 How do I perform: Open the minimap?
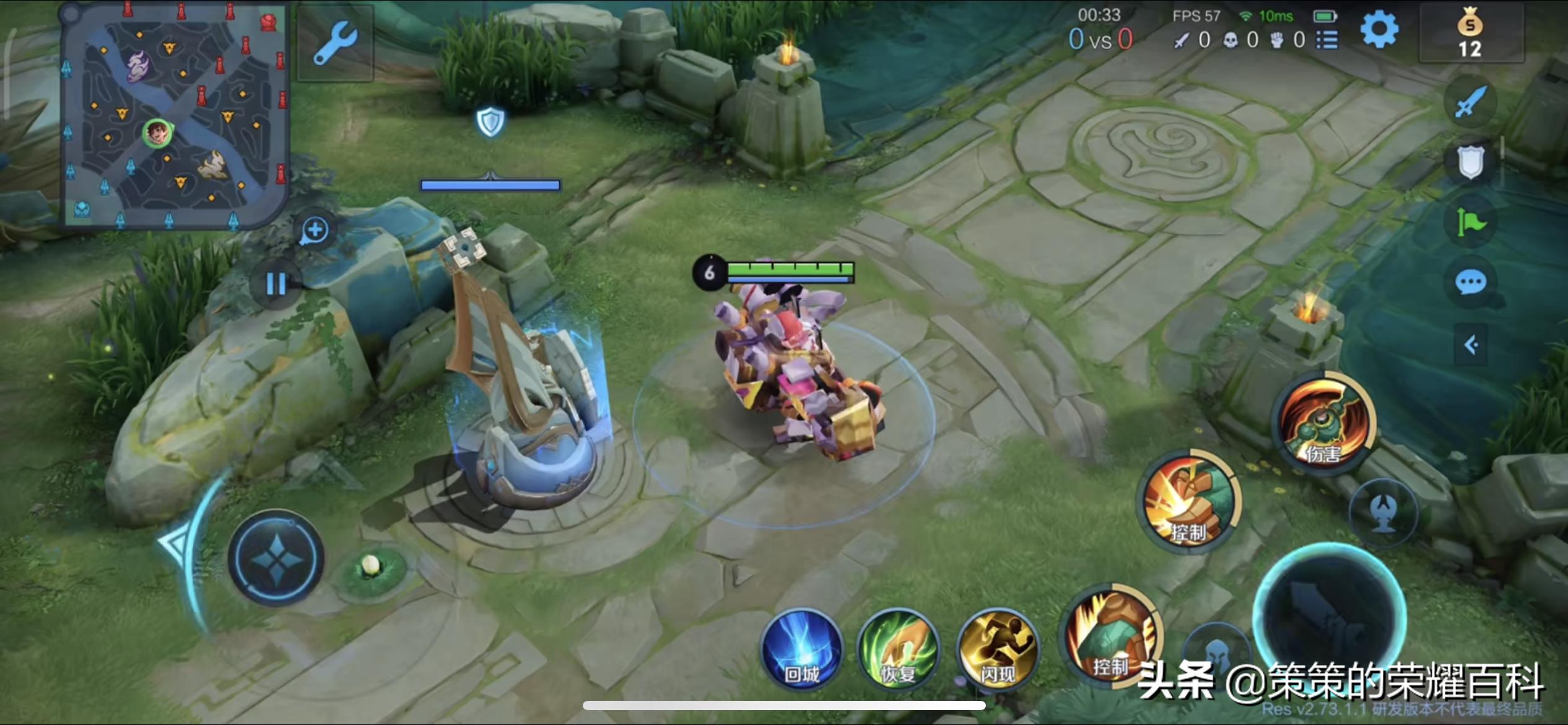coord(175,116)
